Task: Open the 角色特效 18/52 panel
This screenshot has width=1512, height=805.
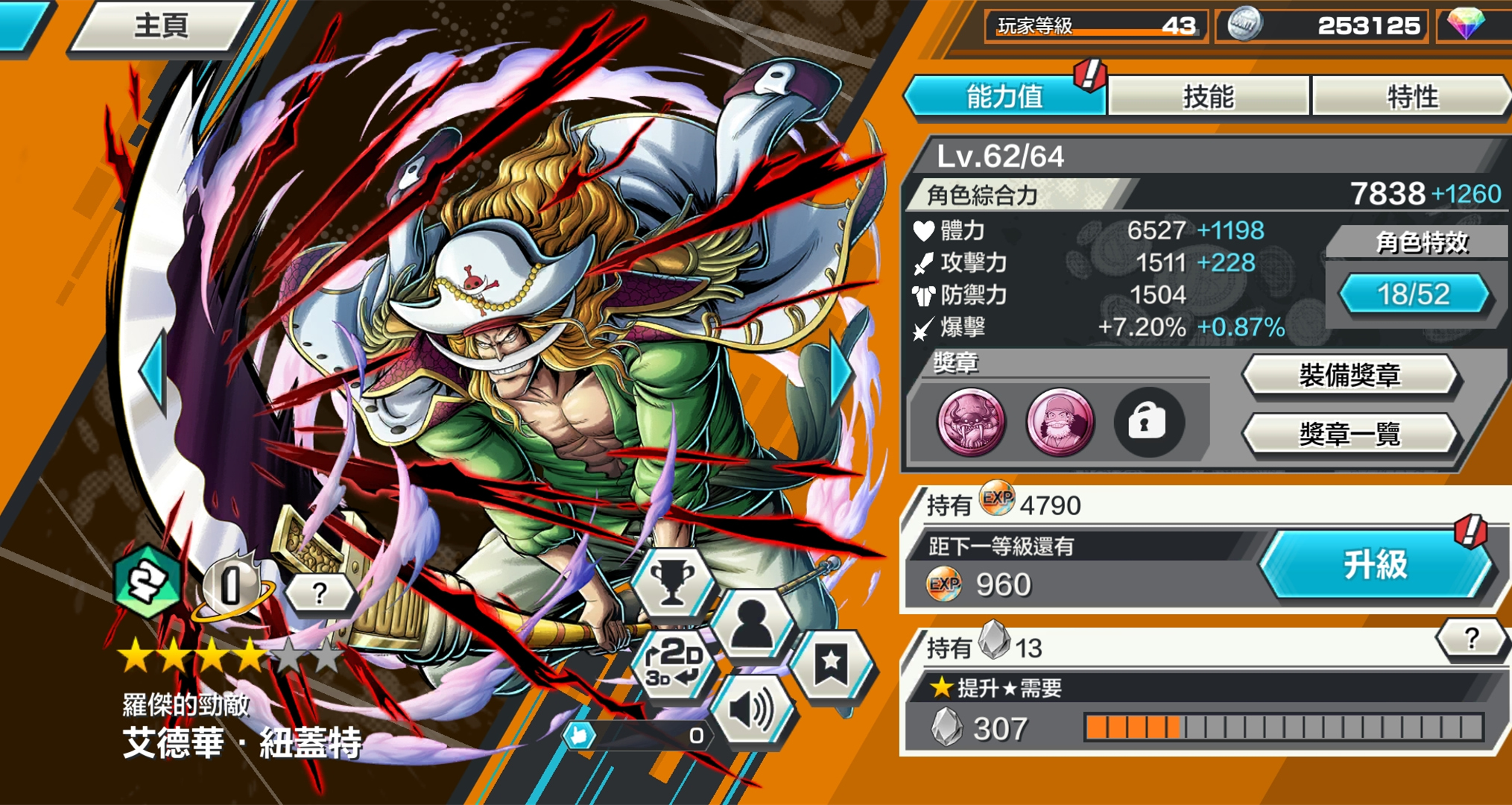Action: [x=1414, y=294]
